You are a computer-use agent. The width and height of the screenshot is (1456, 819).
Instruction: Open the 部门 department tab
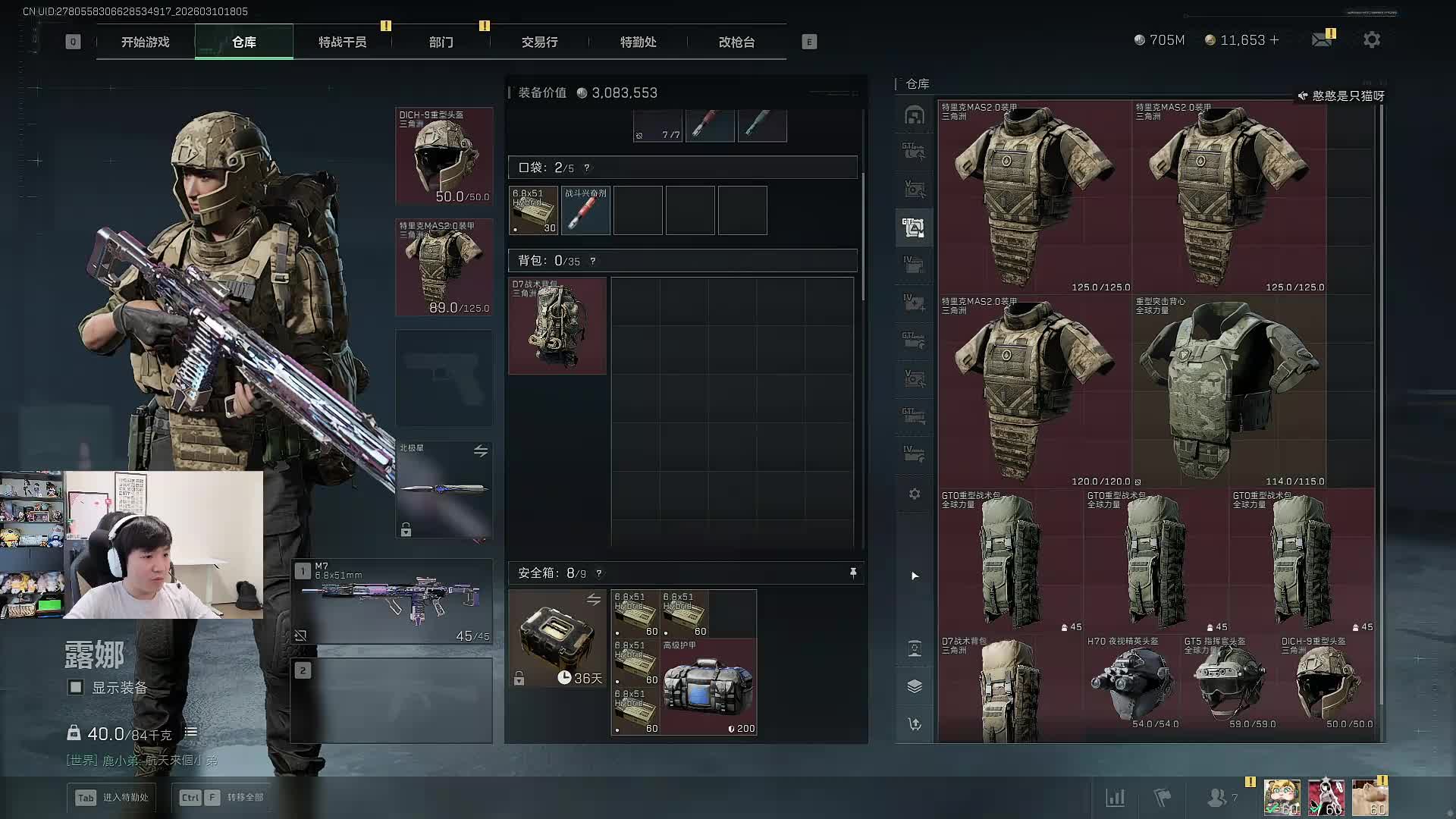(441, 42)
